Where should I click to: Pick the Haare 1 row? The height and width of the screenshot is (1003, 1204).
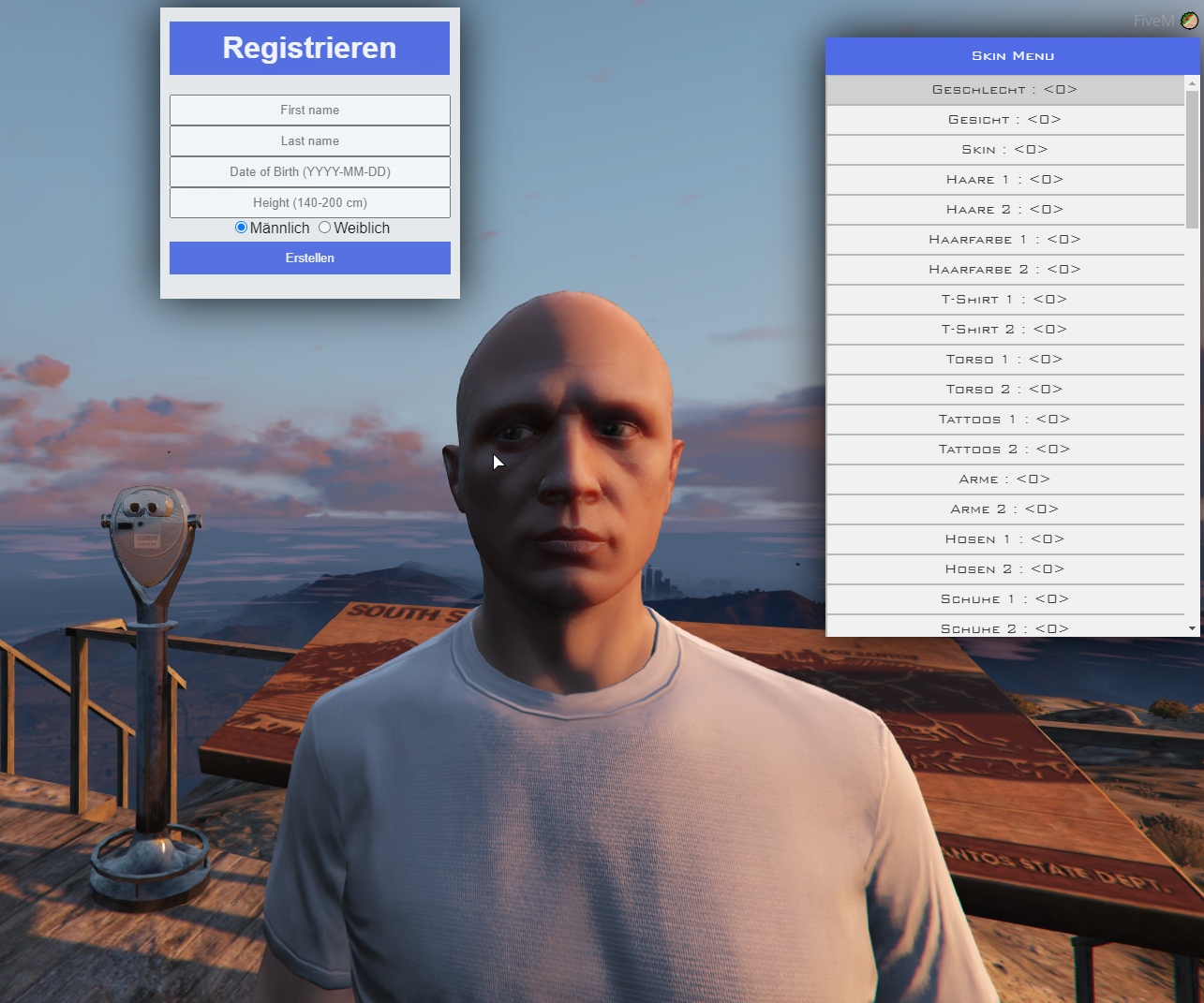[x=1004, y=180]
